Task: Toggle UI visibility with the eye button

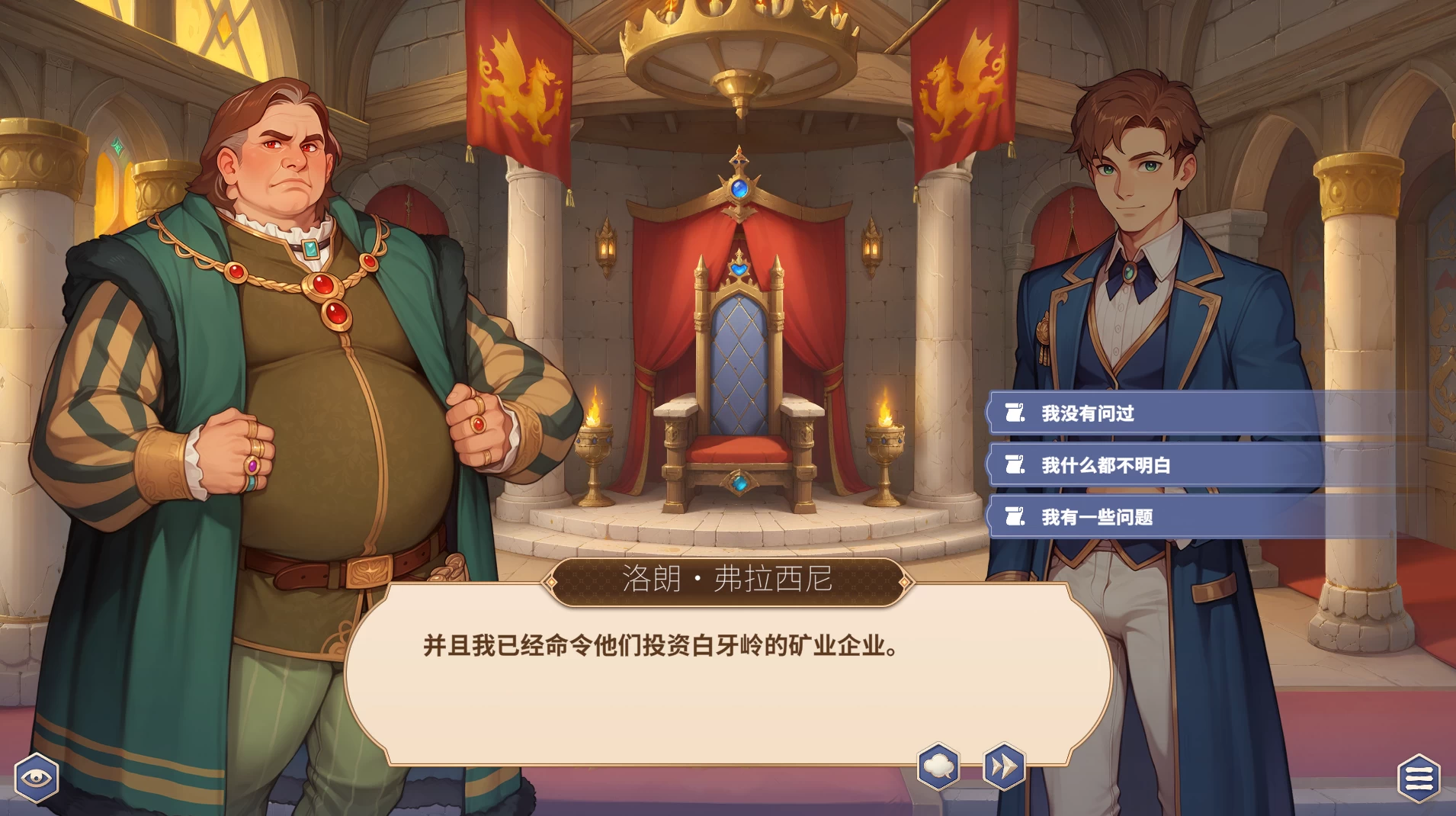Action: 36,776
